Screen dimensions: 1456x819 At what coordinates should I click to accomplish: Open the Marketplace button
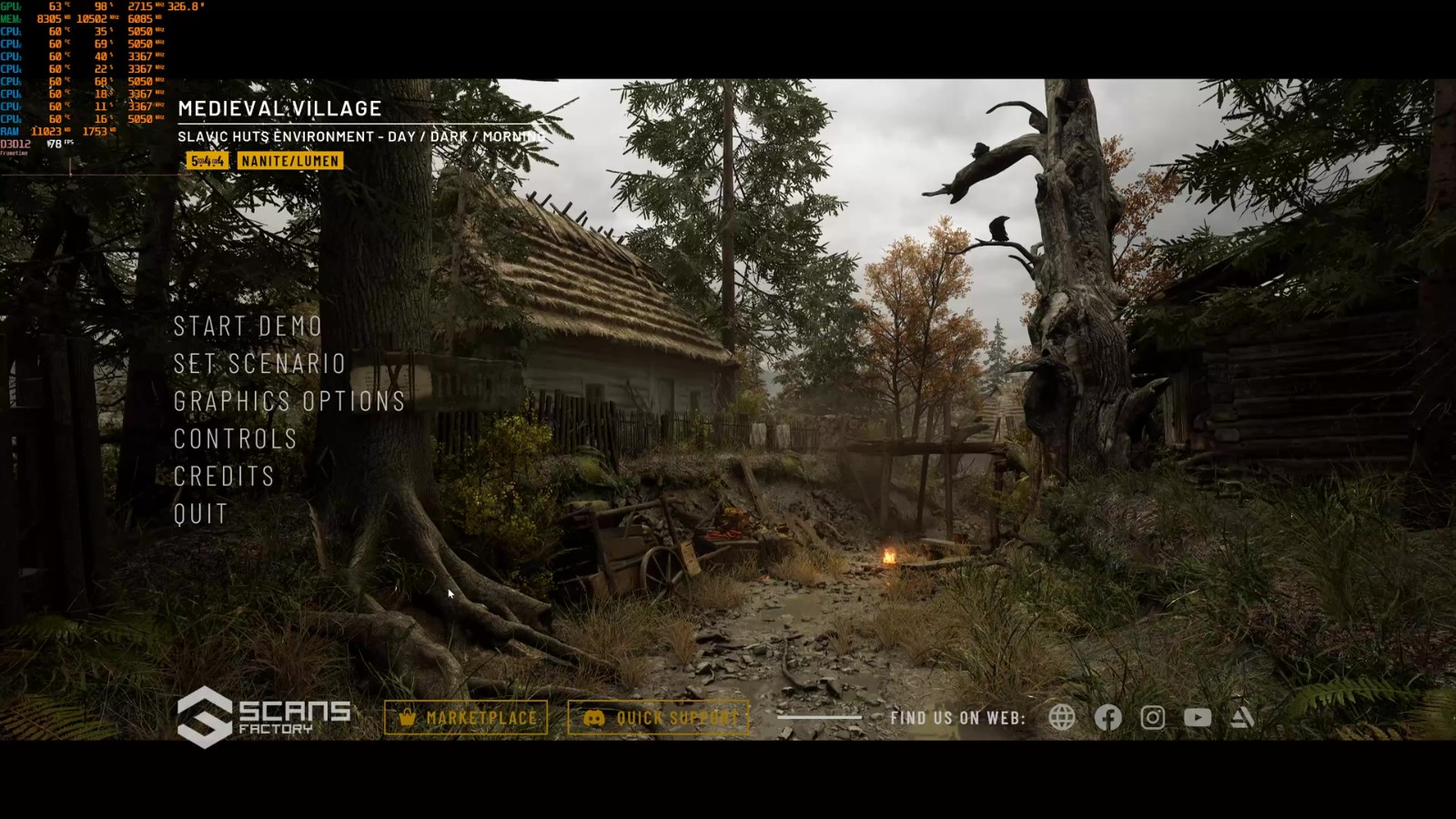tap(466, 718)
